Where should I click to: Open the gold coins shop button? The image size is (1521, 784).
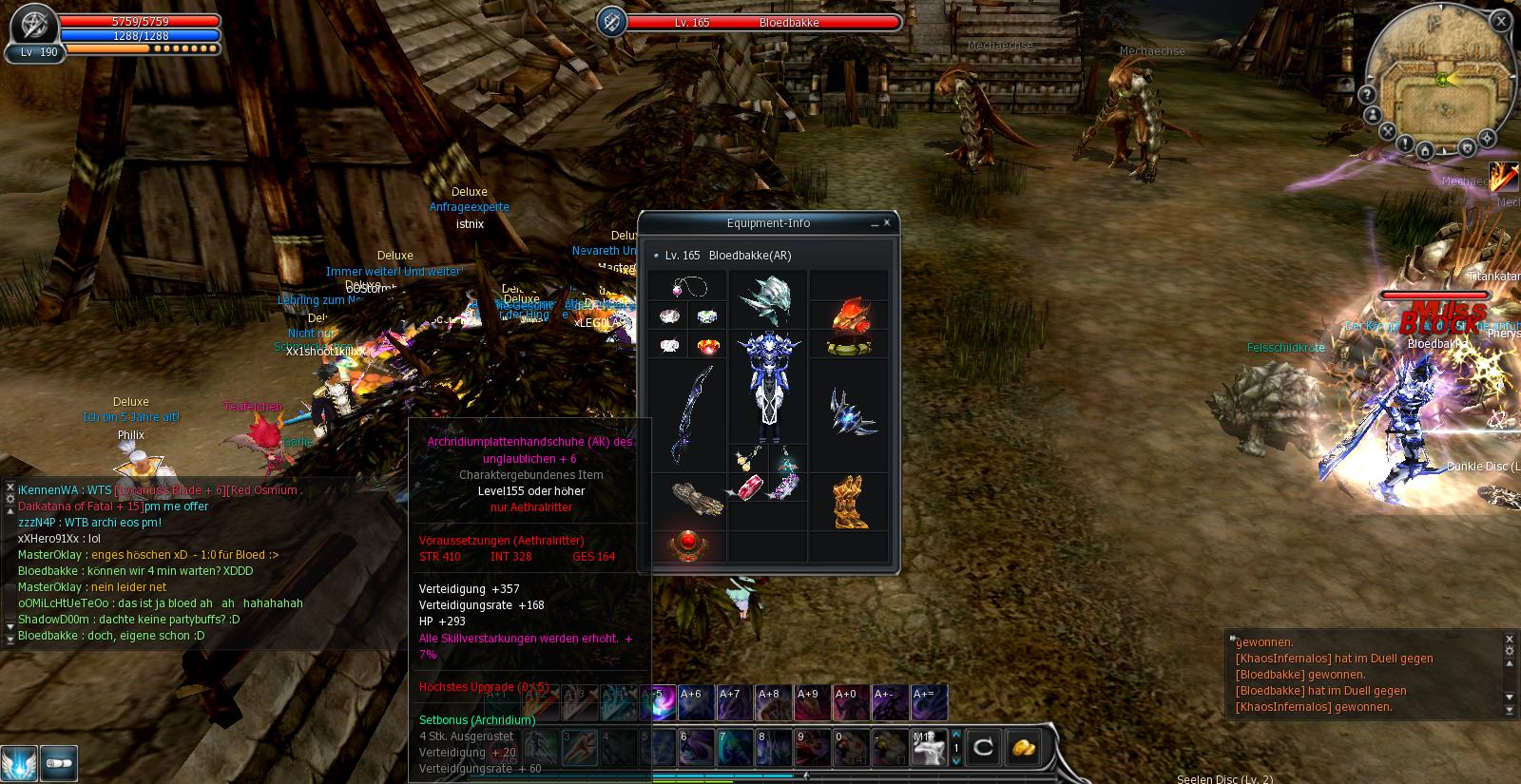point(1023,748)
